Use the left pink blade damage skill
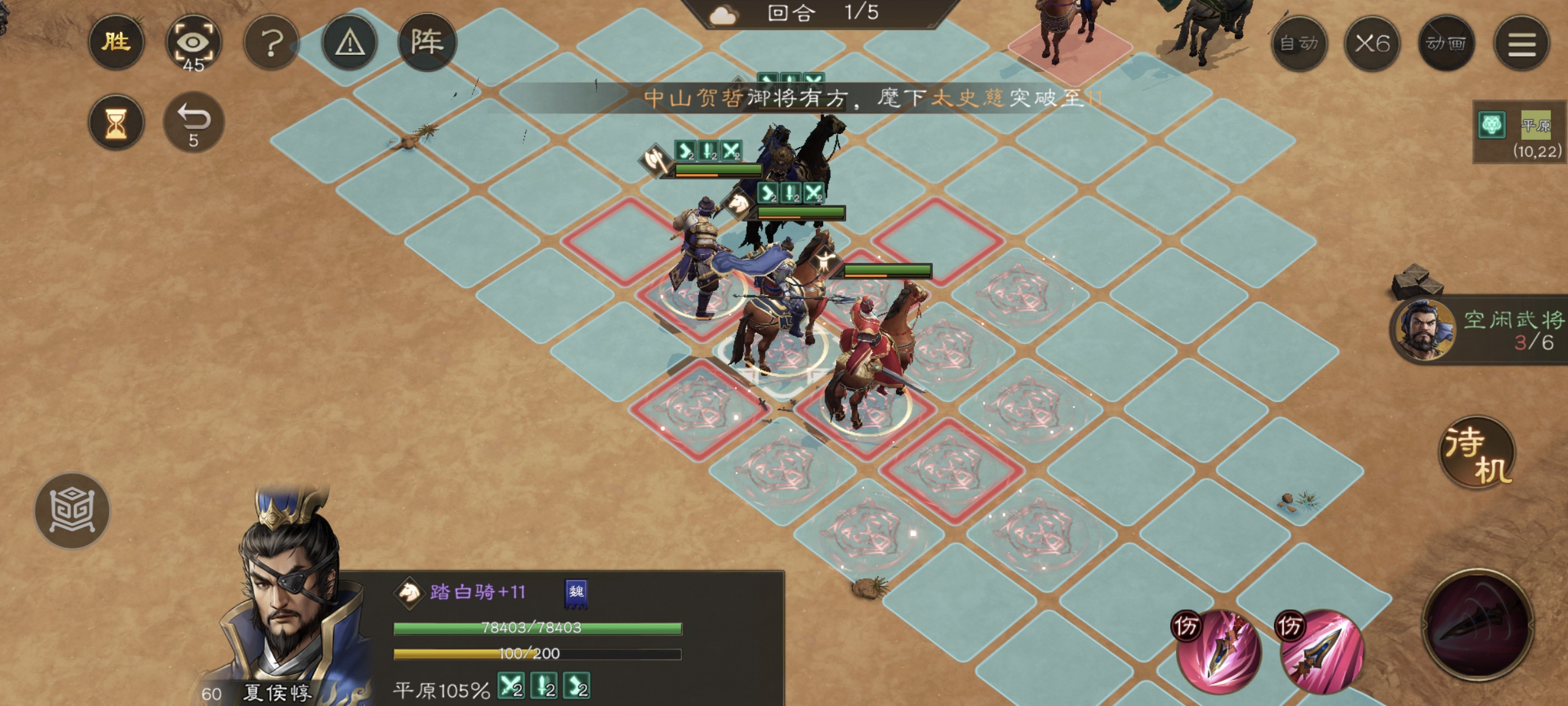The width and height of the screenshot is (1568, 706). (x=1218, y=650)
